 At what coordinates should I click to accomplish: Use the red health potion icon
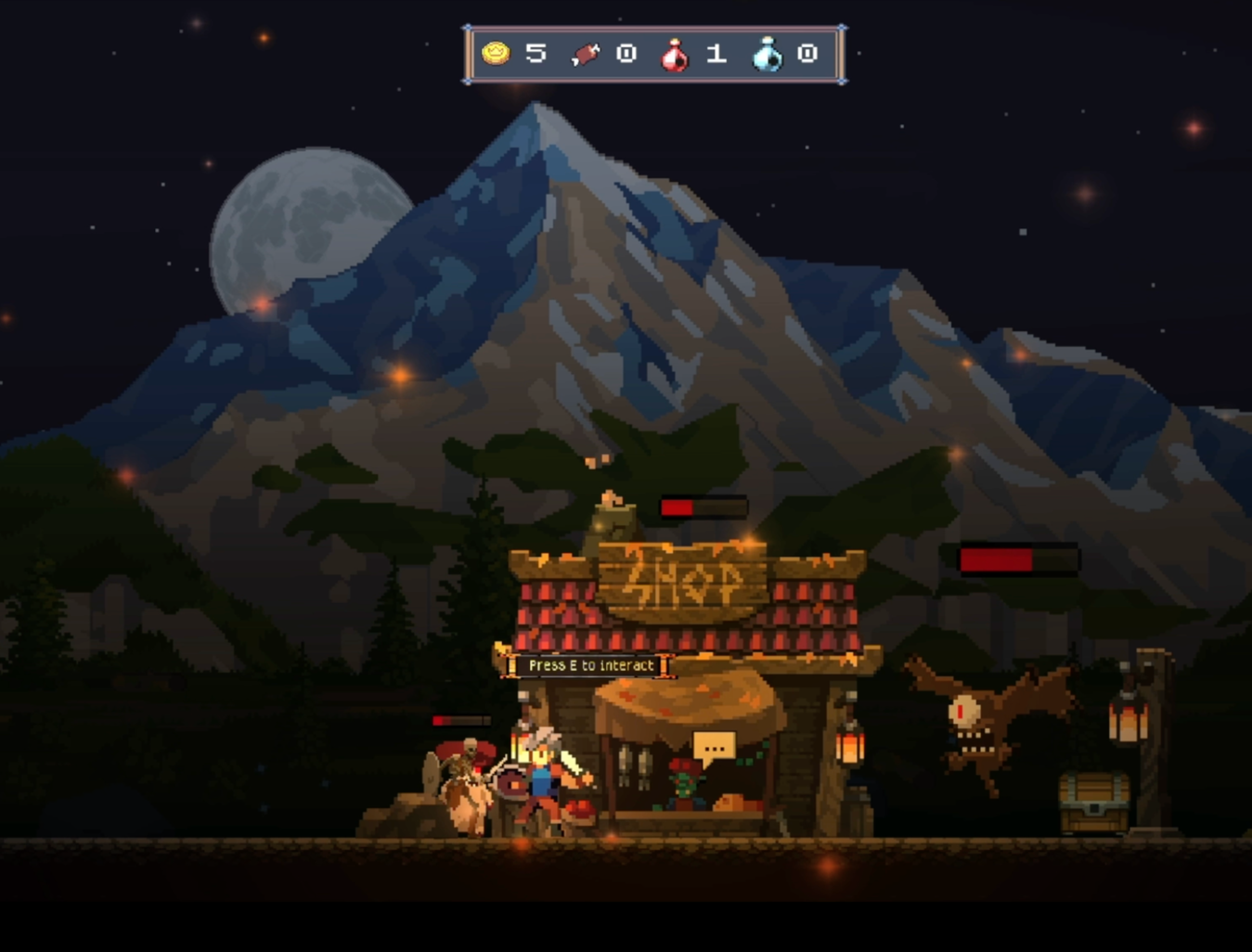(x=675, y=56)
